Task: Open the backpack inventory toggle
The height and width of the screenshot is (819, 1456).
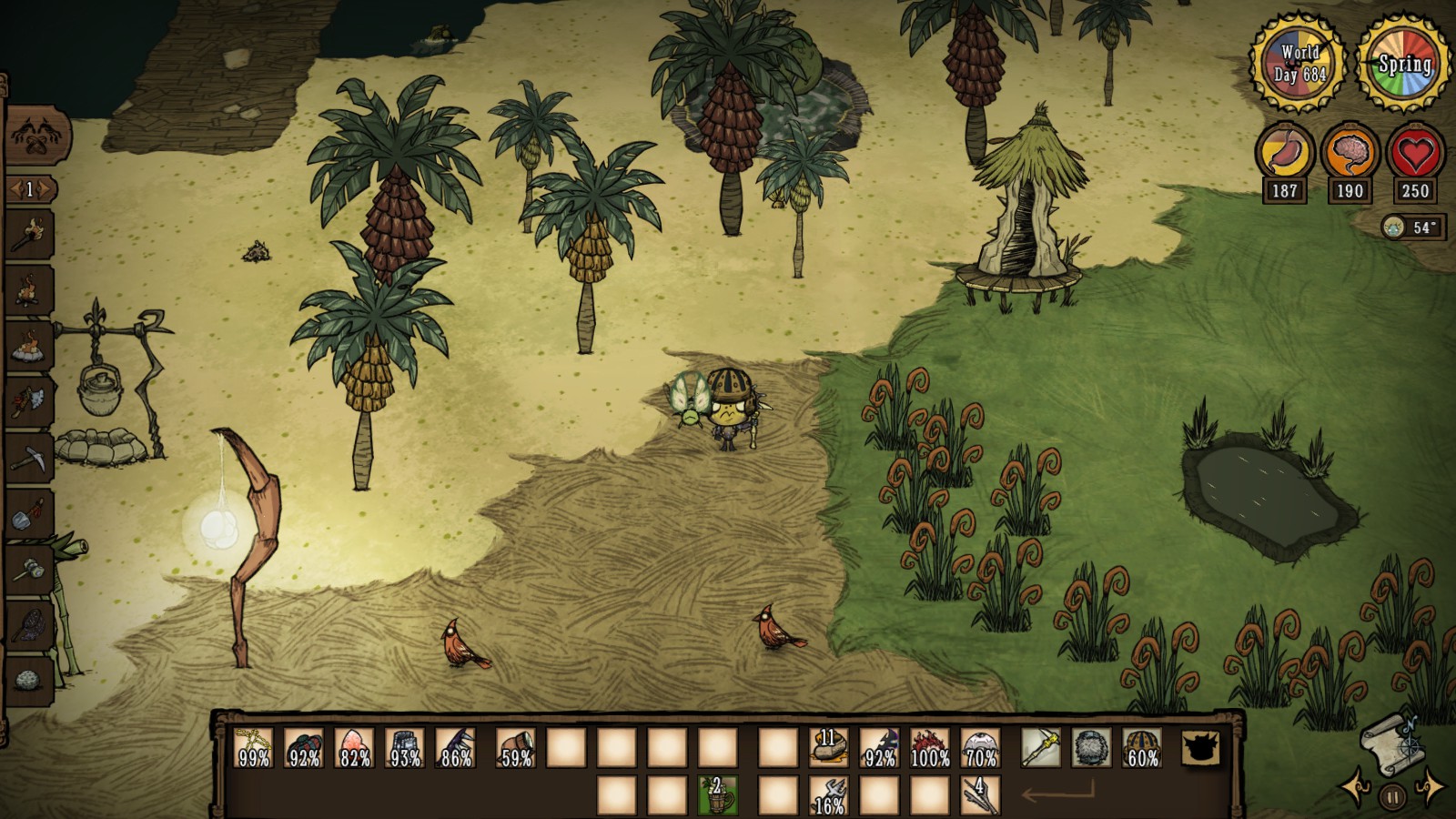Action: [1200, 748]
